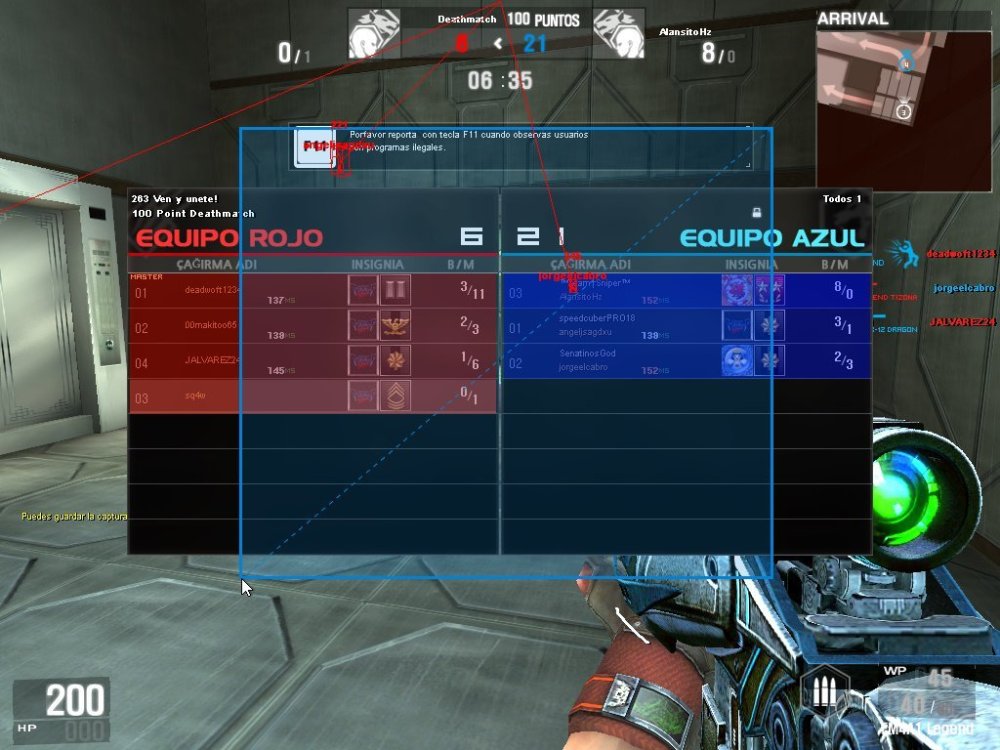Click the F11 report notice icon

[x=318, y=147]
